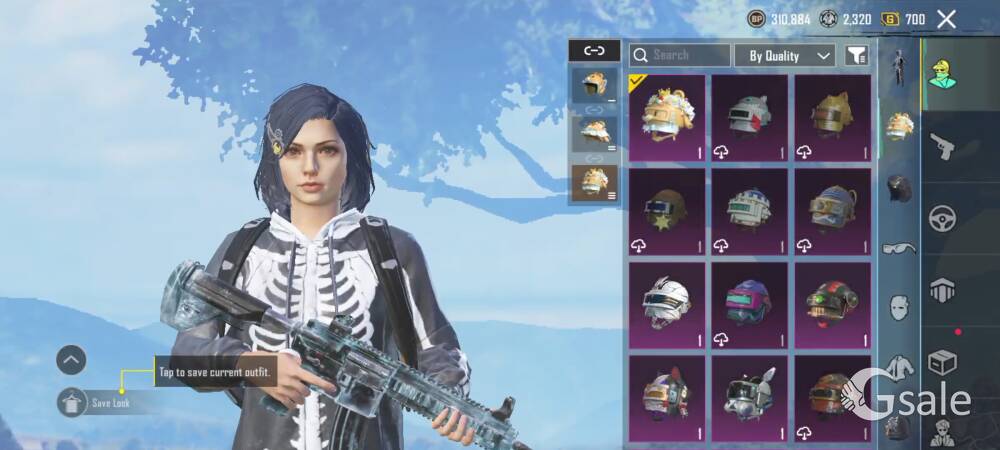Screen dimensions: 1000x450
Task: Select the golden cat-ear helmet
Action: (833, 118)
